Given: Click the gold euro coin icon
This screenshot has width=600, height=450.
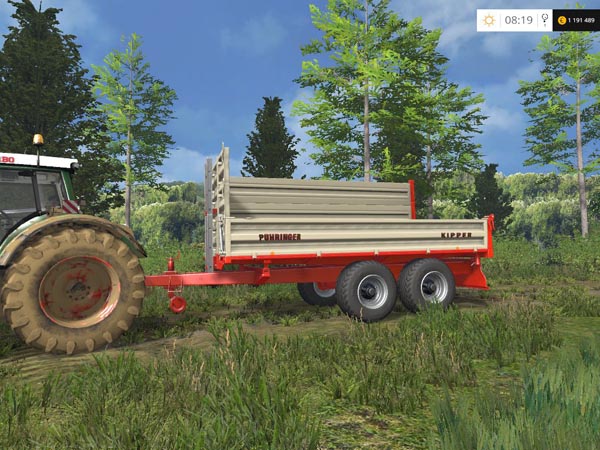Looking at the screenshot, I should [561, 20].
